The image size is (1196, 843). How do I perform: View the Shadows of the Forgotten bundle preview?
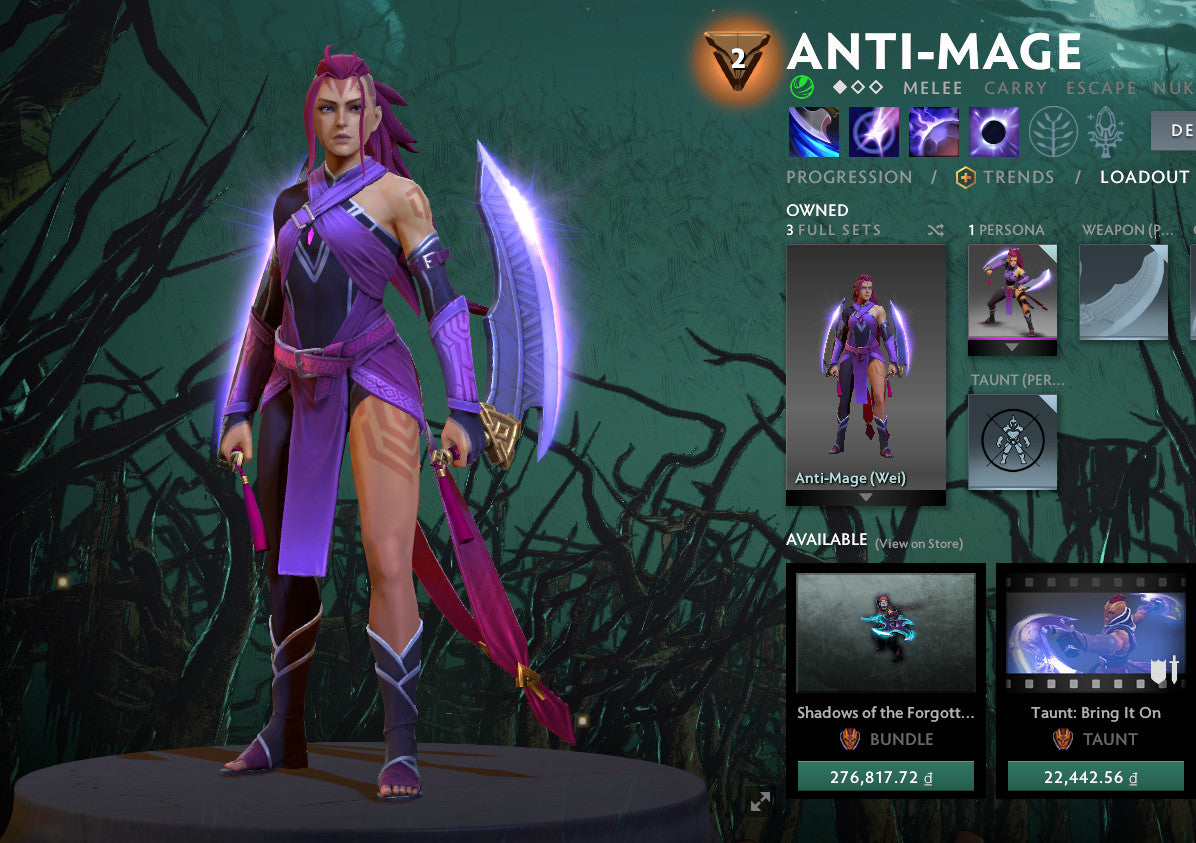click(x=886, y=633)
